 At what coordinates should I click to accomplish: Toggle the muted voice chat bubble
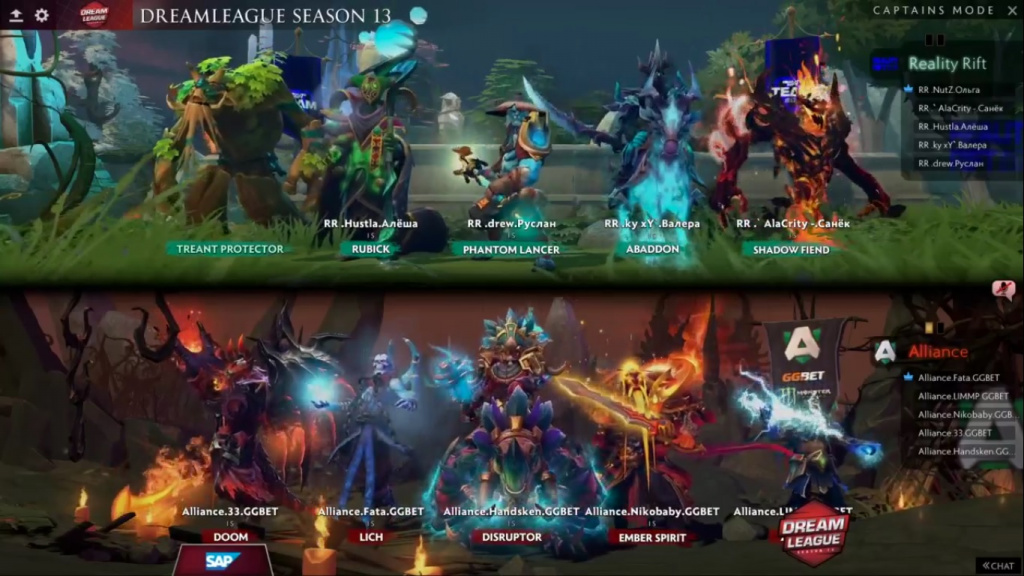click(x=1003, y=289)
